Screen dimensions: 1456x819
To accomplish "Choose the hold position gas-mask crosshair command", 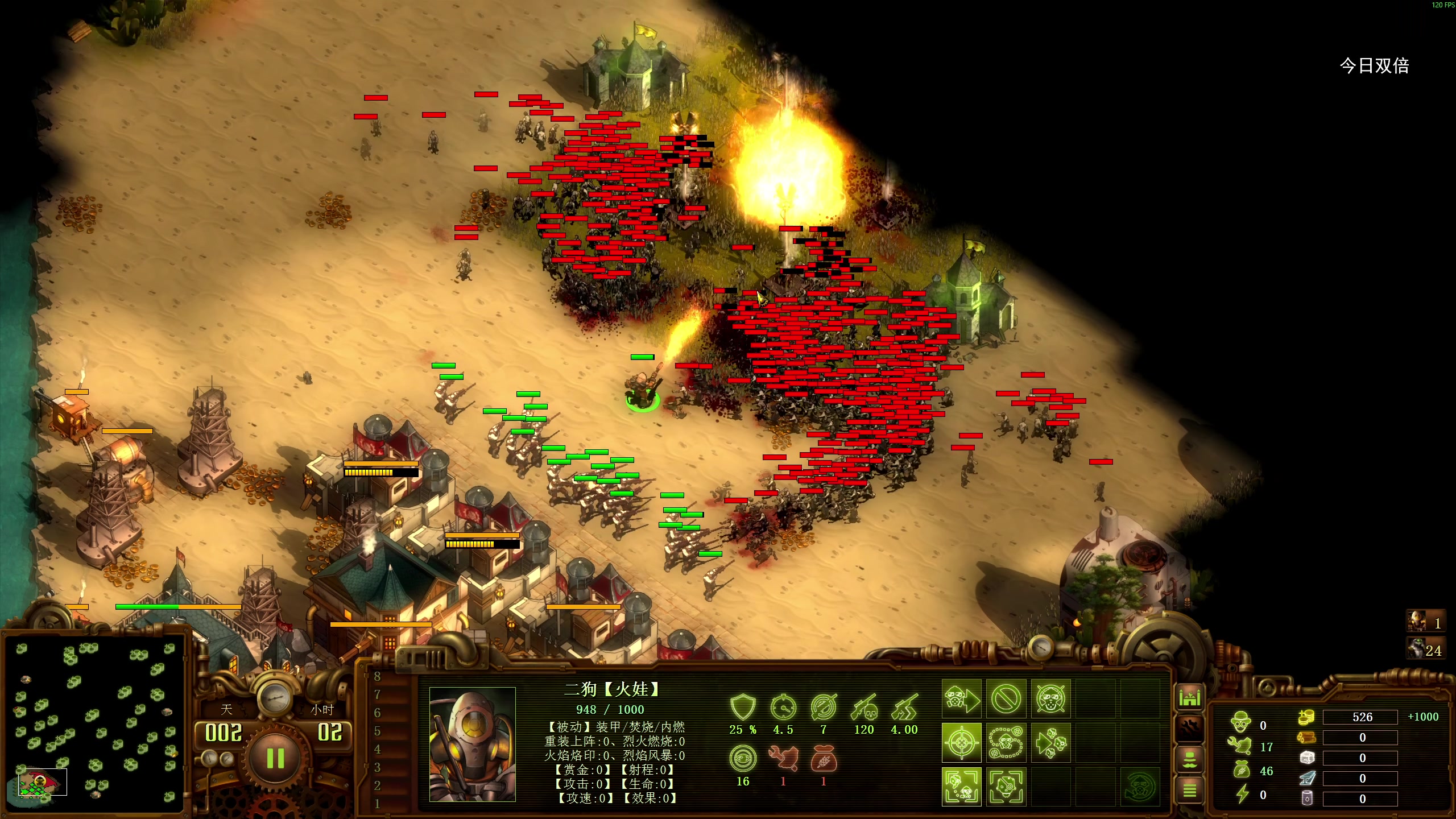I will 1050,698.
